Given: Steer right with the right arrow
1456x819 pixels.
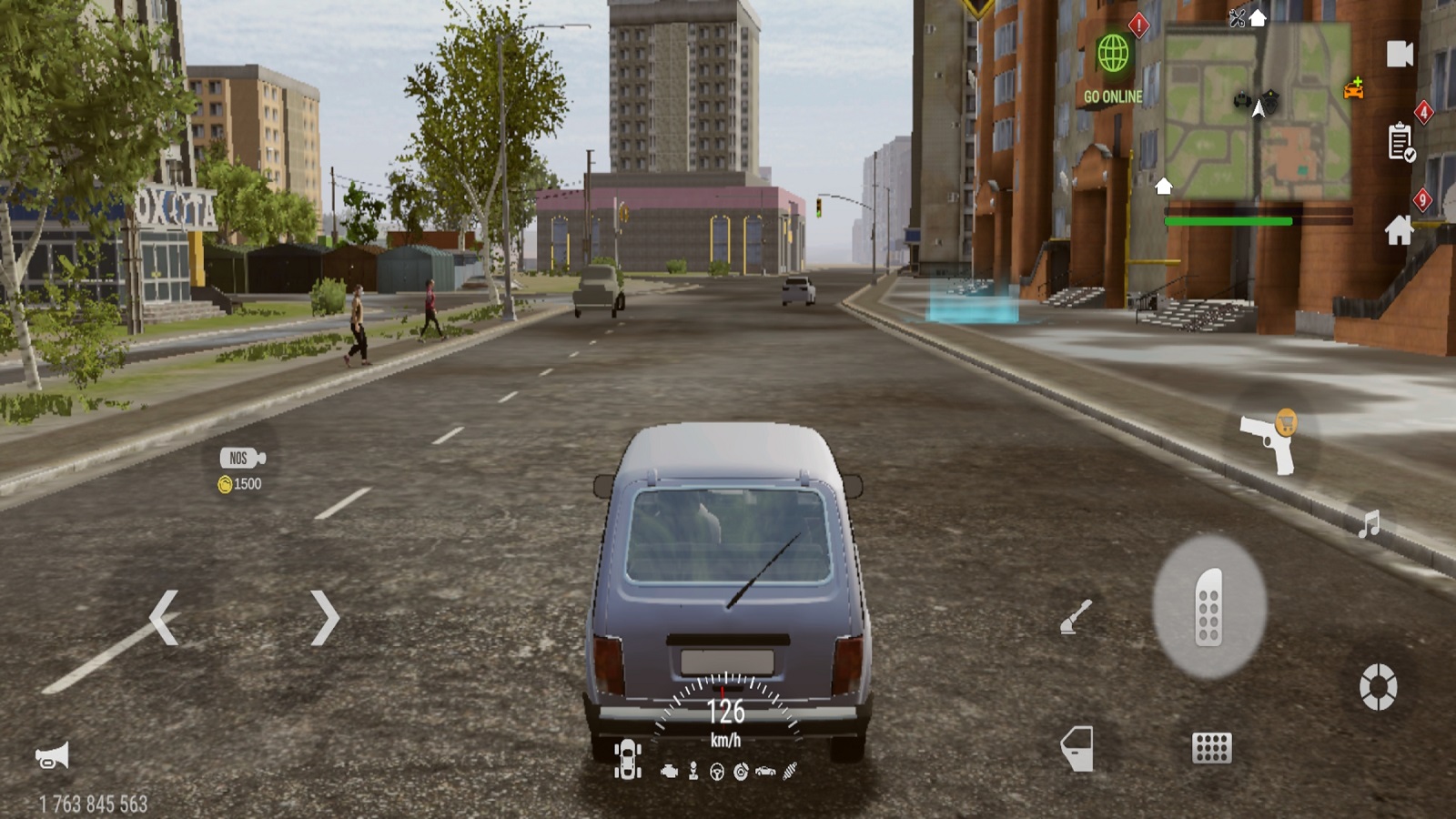Looking at the screenshot, I should (x=325, y=618).
